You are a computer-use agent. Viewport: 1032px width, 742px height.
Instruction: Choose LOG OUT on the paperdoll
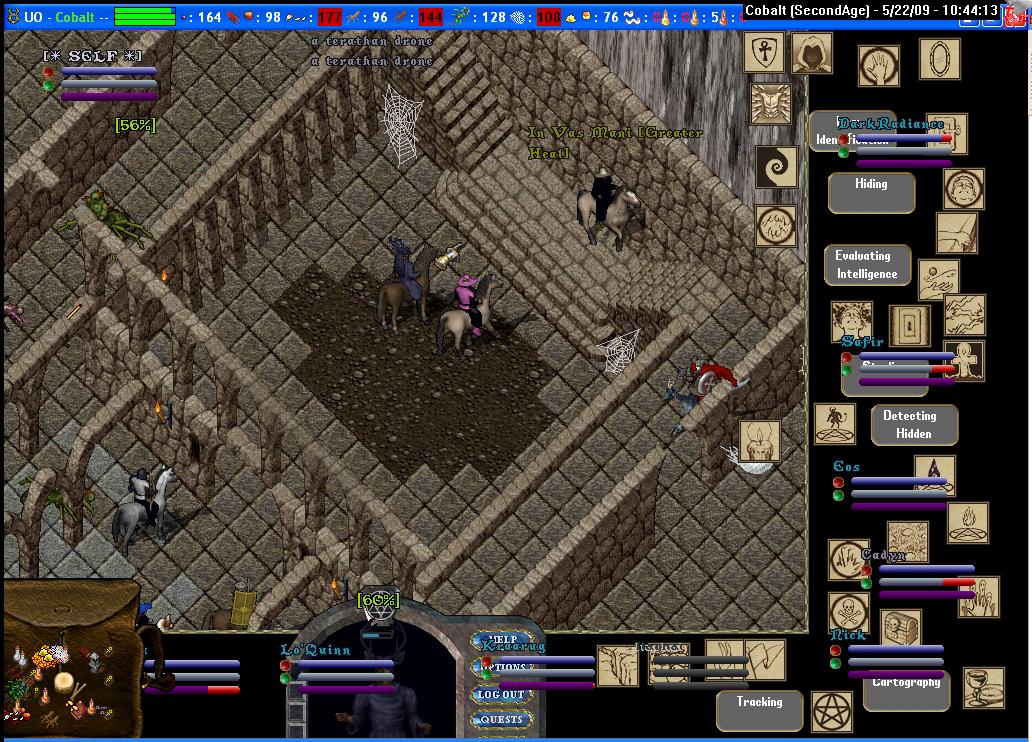(502, 694)
